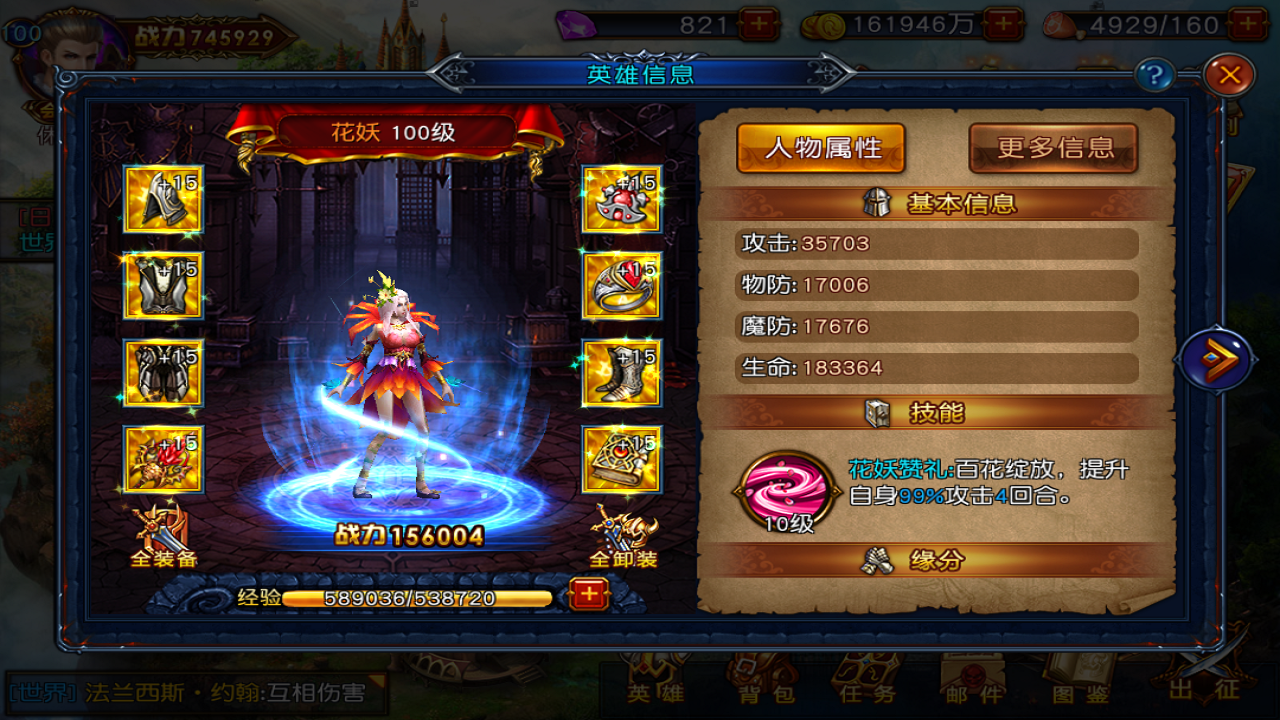Open the help question mark button
This screenshot has height=720, width=1280.
click(x=1157, y=72)
